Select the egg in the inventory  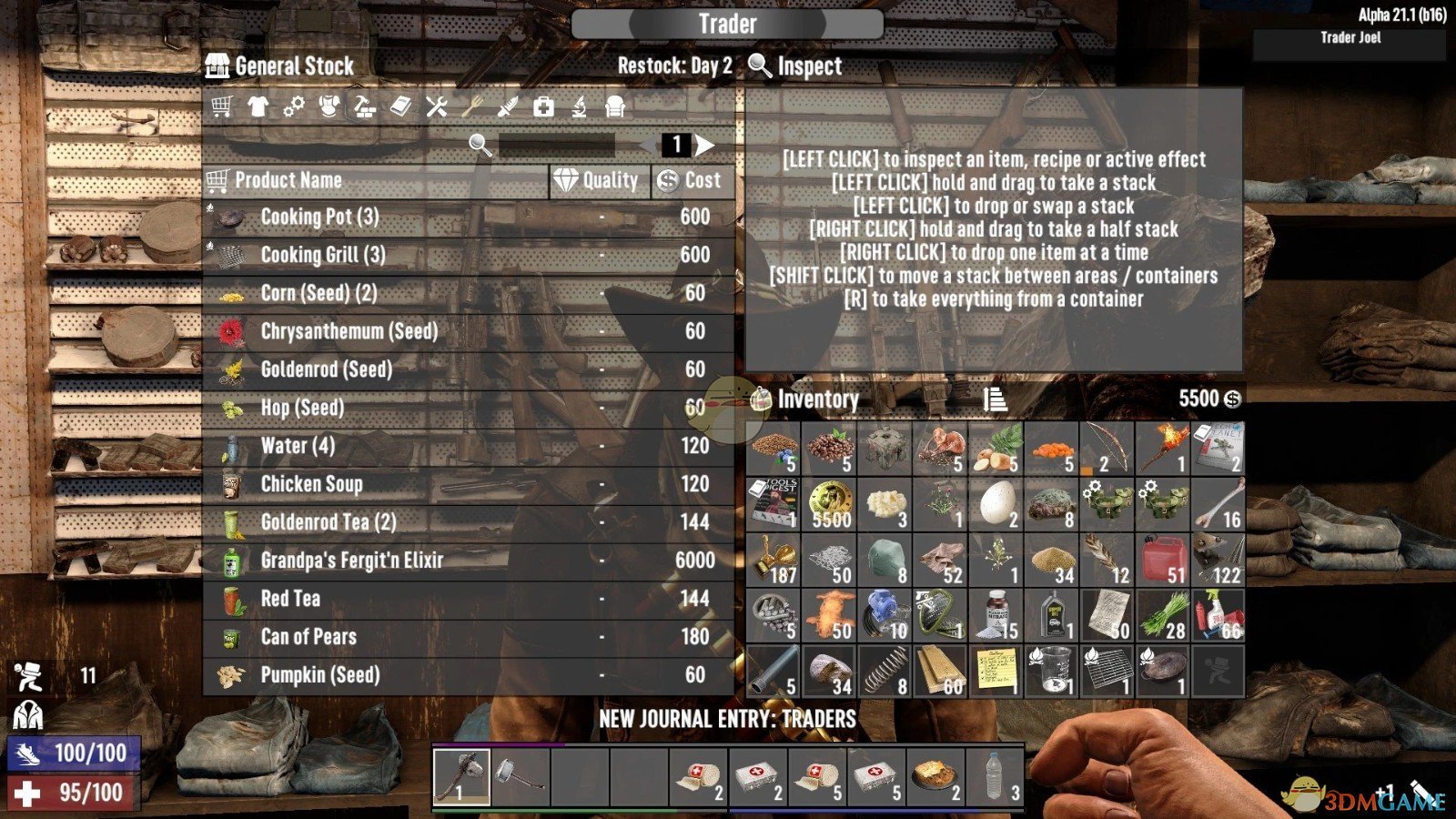pos(996,504)
